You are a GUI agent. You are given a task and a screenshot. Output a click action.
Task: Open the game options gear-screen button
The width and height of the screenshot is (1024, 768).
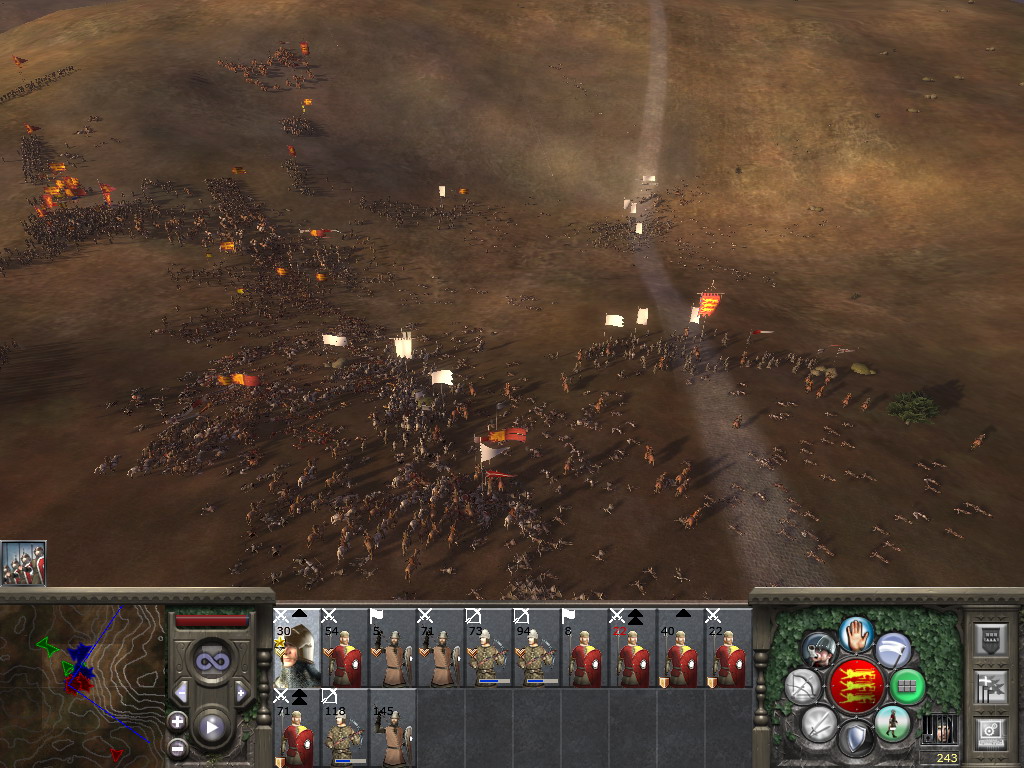[x=990, y=731]
